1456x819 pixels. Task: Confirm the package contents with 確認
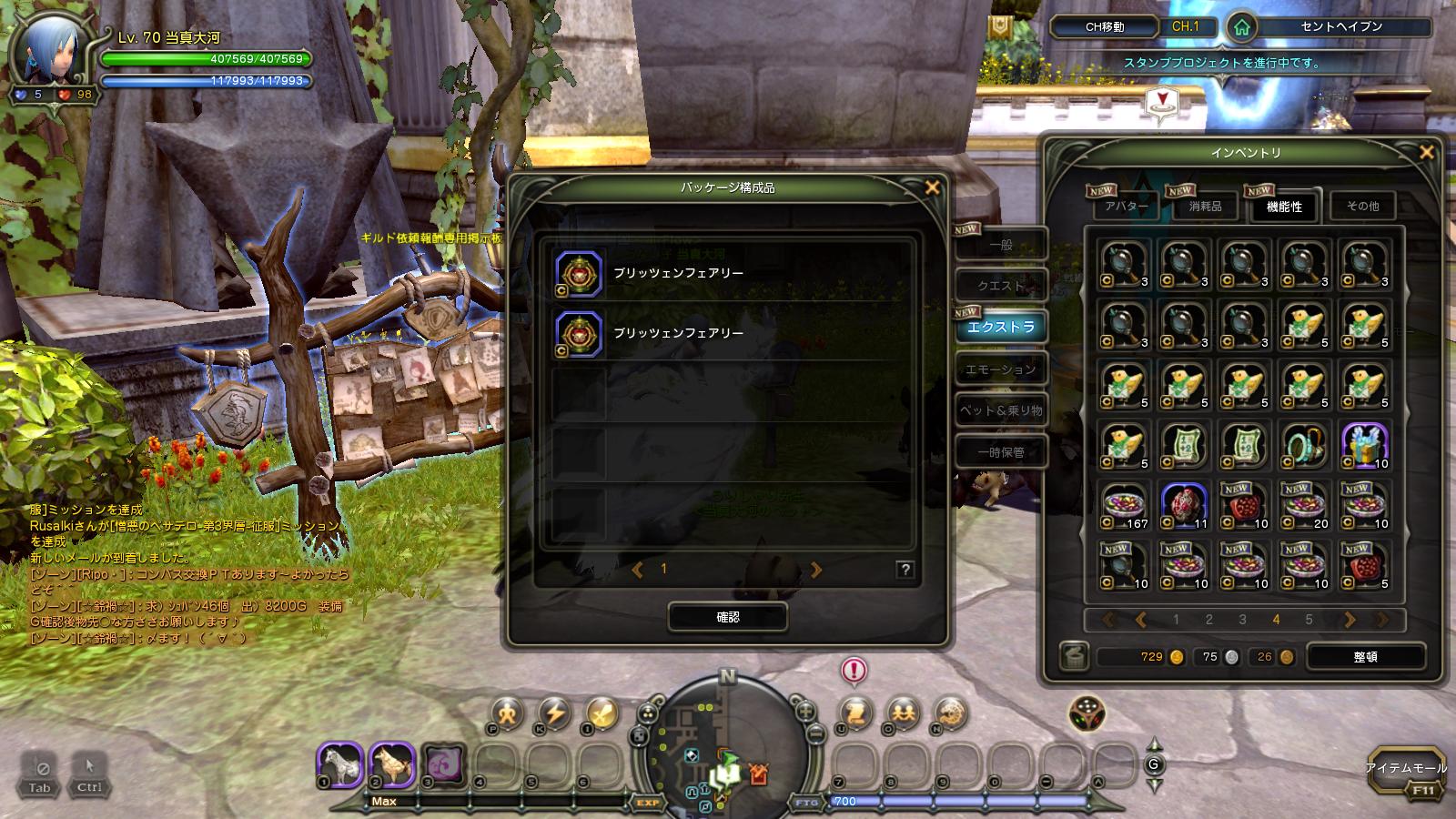tap(727, 617)
